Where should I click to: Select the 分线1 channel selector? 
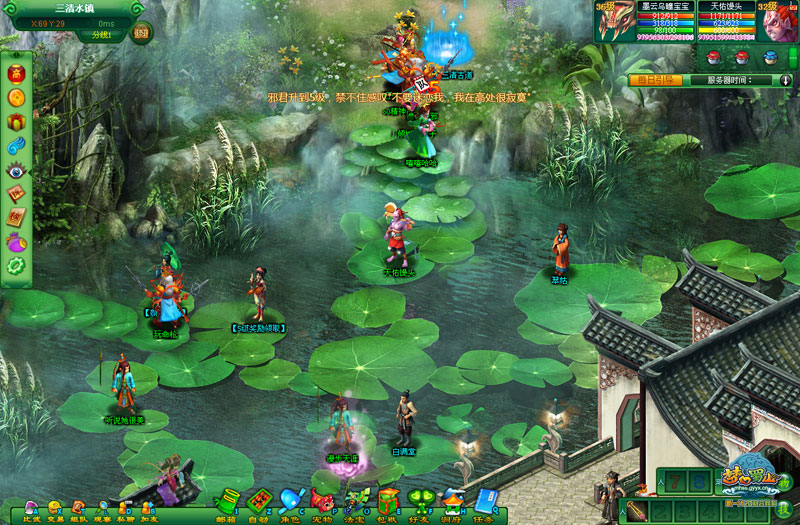pos(102,35)
